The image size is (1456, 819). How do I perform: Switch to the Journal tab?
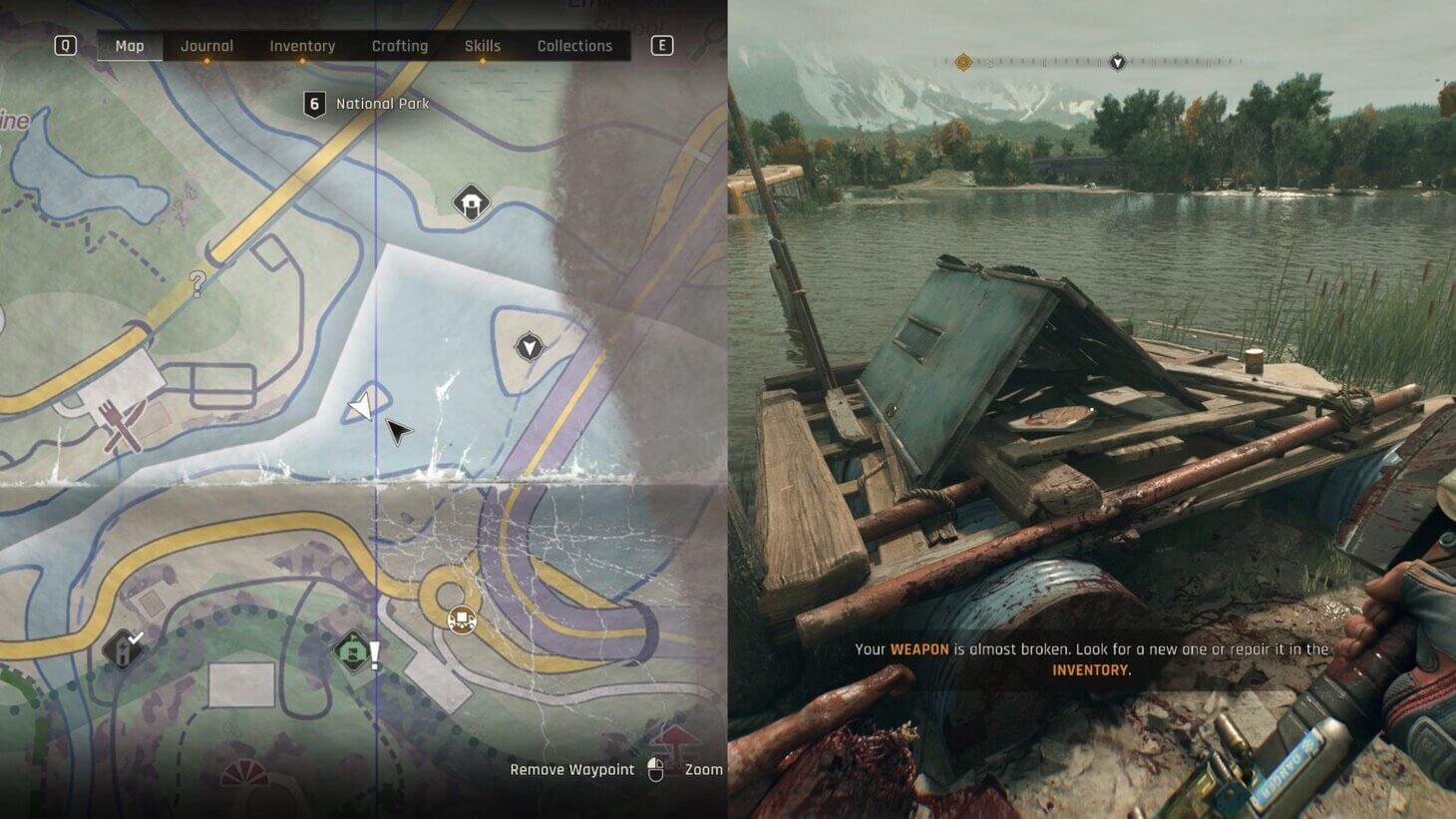coord(206,46)
